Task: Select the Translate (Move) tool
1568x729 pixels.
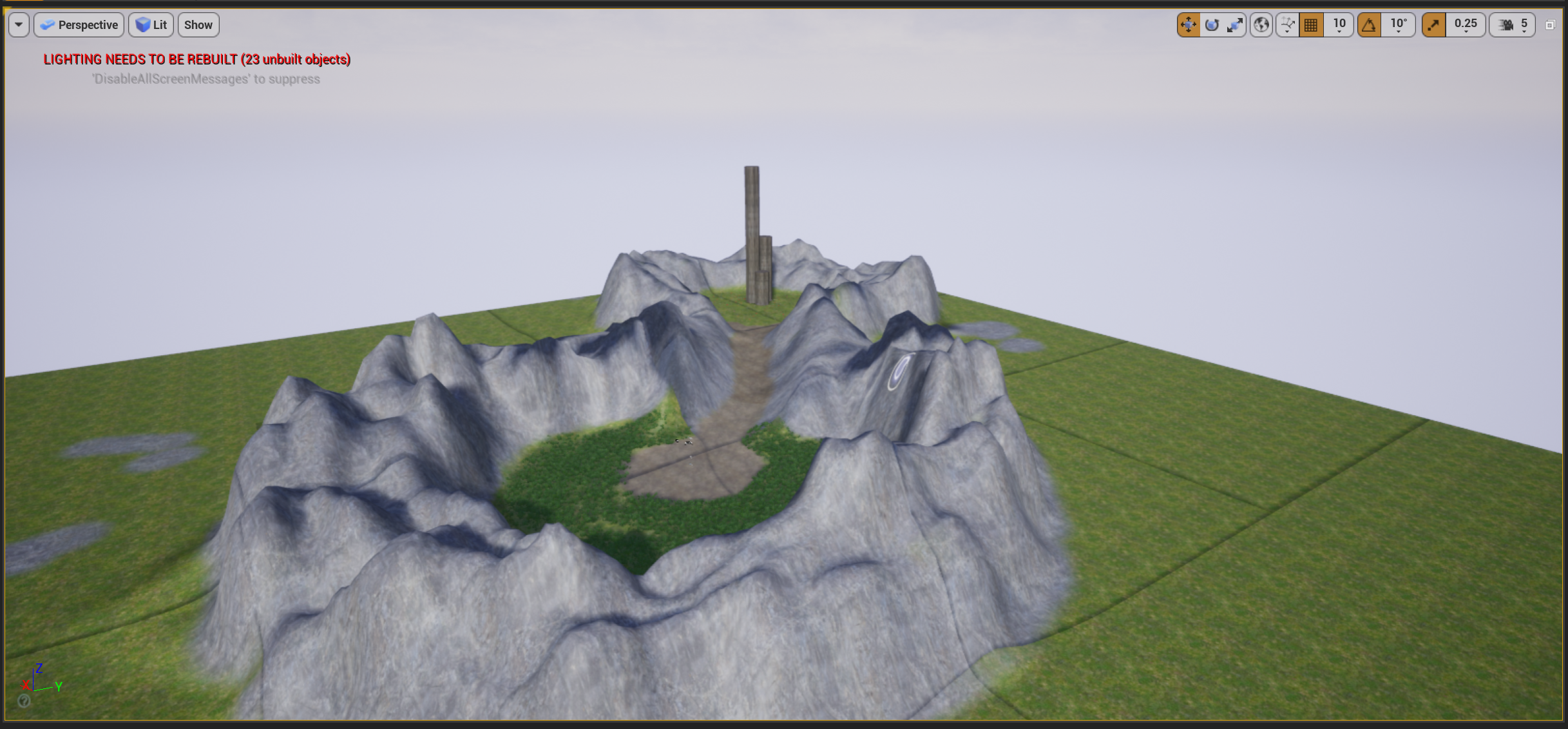Action: (1189, 24)
